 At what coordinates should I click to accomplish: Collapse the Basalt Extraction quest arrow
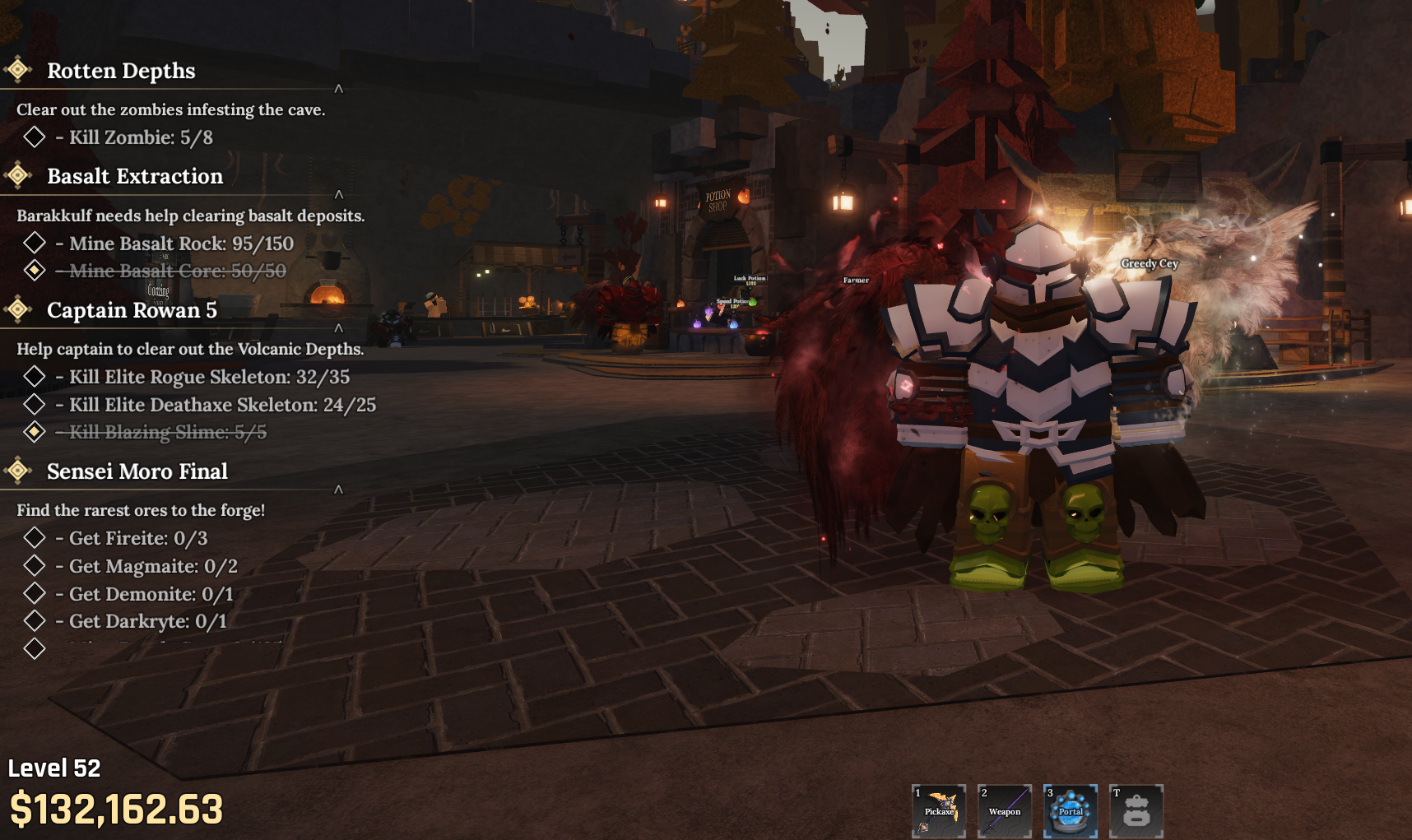338,195
